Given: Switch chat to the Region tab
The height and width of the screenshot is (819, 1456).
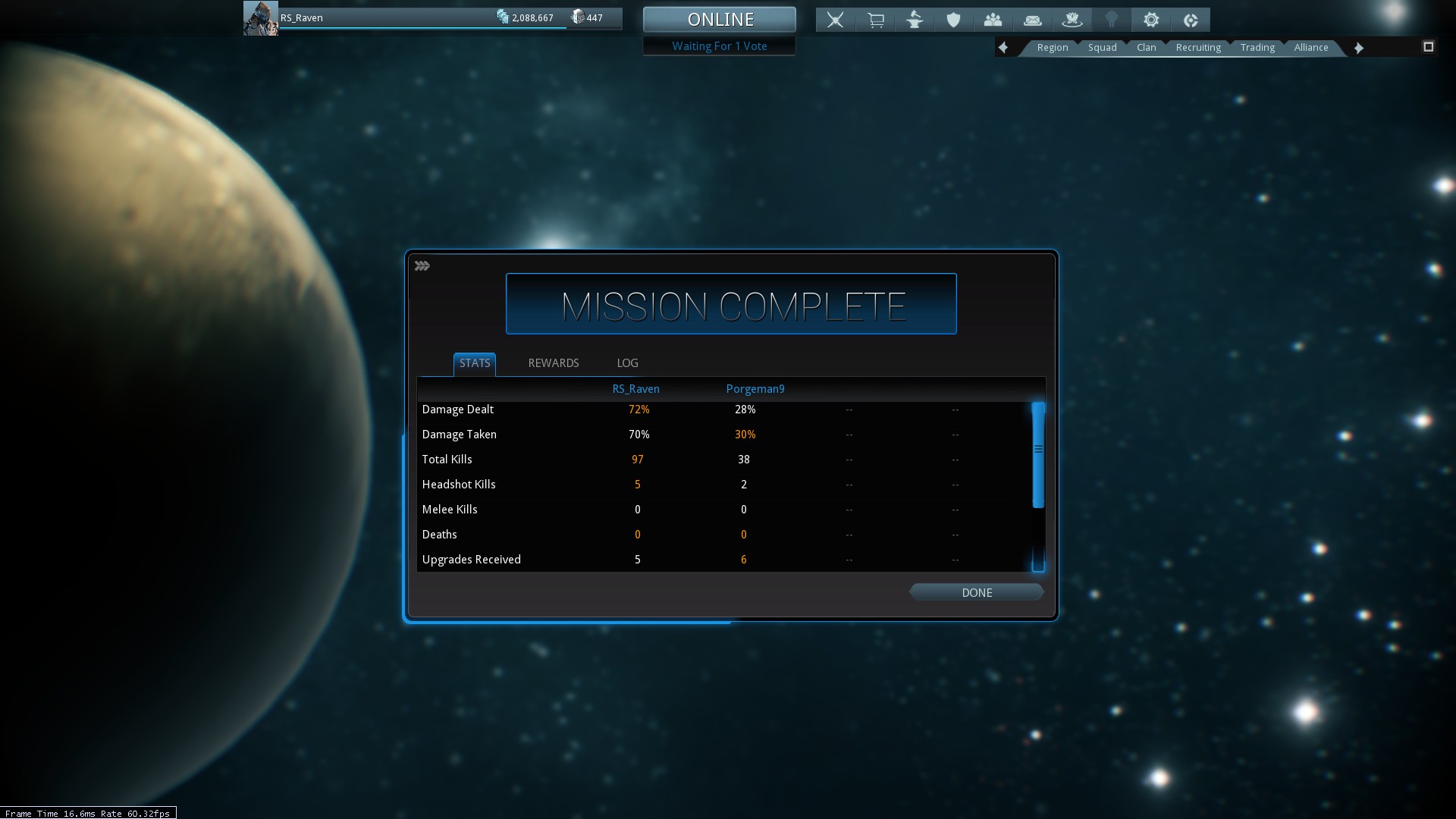Looking at the screenshot, I should 1052,47.
